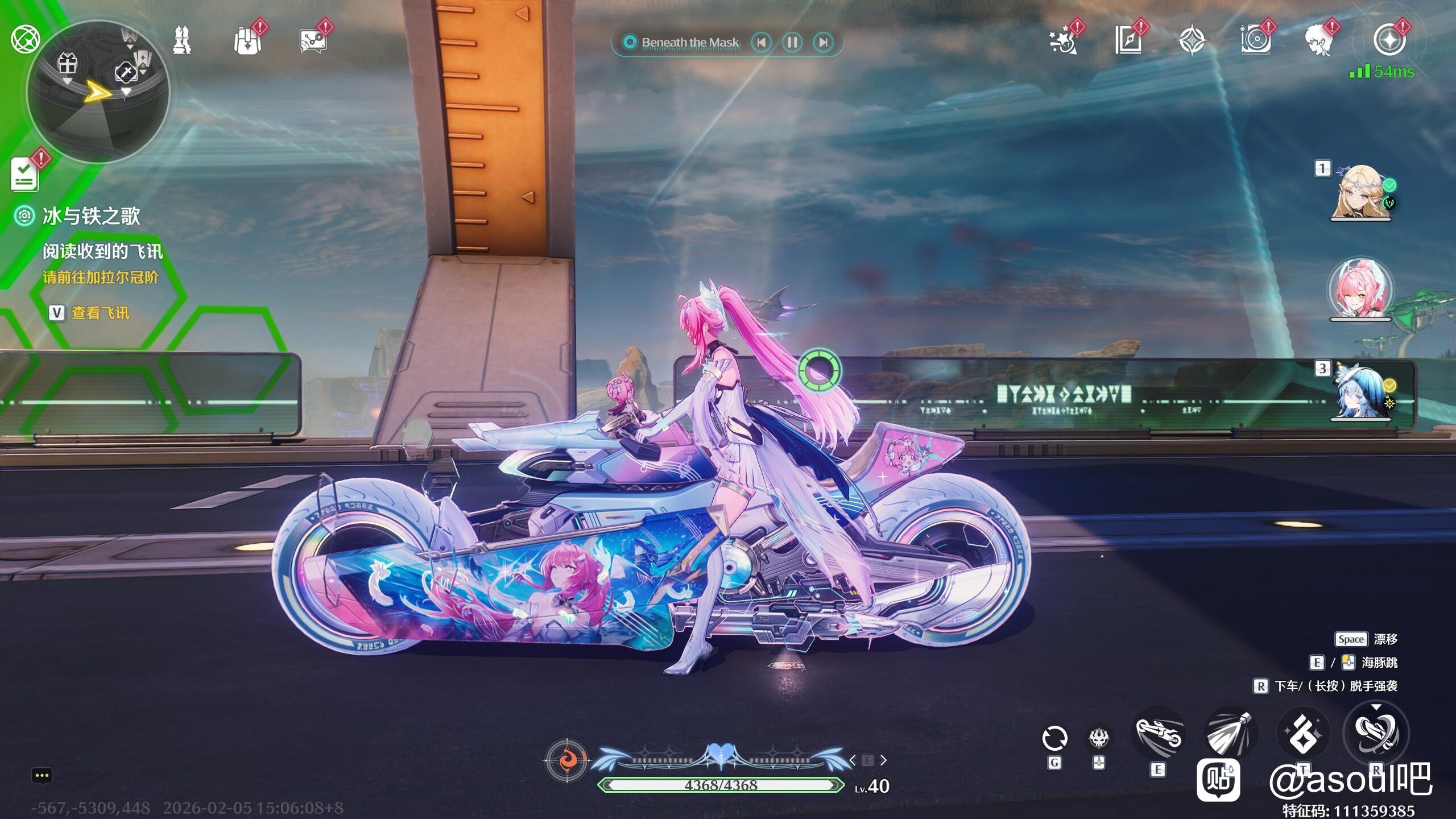Image resolution: width=1456 pixels, height=819 pixels.
Task: Open the turntable record player icon
Action: 1255,41
